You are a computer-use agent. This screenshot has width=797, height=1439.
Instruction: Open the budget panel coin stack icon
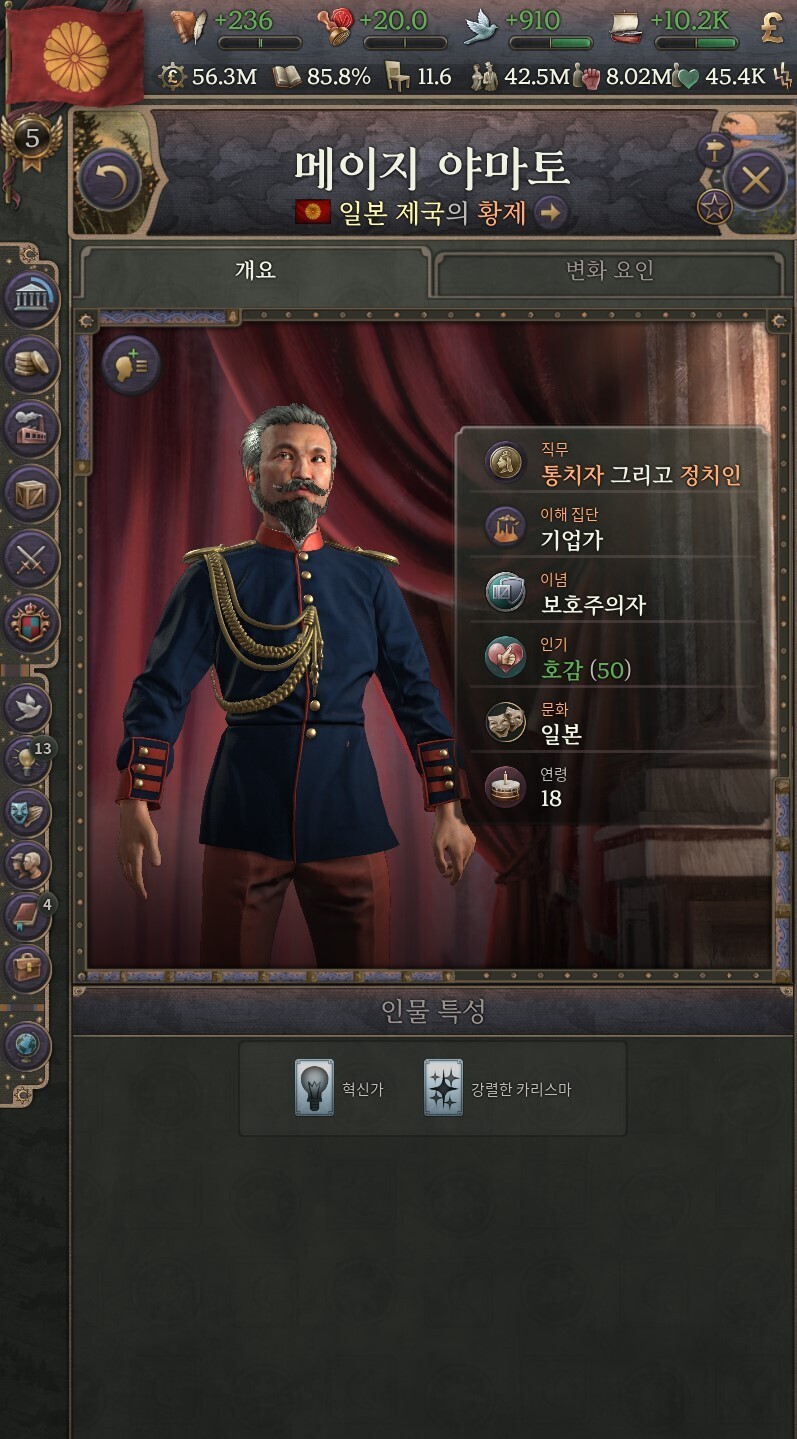(x=32, y=363)
